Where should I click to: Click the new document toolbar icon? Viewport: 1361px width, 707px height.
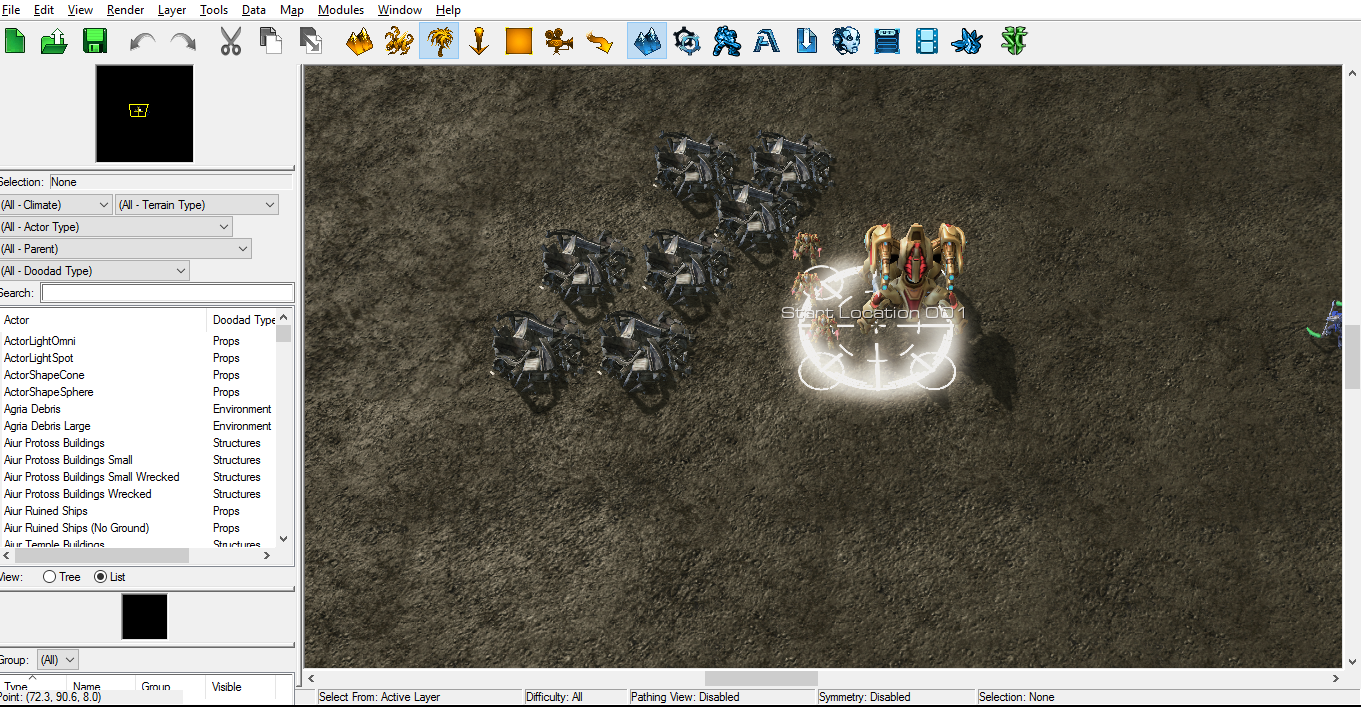(x=15, y=41)
